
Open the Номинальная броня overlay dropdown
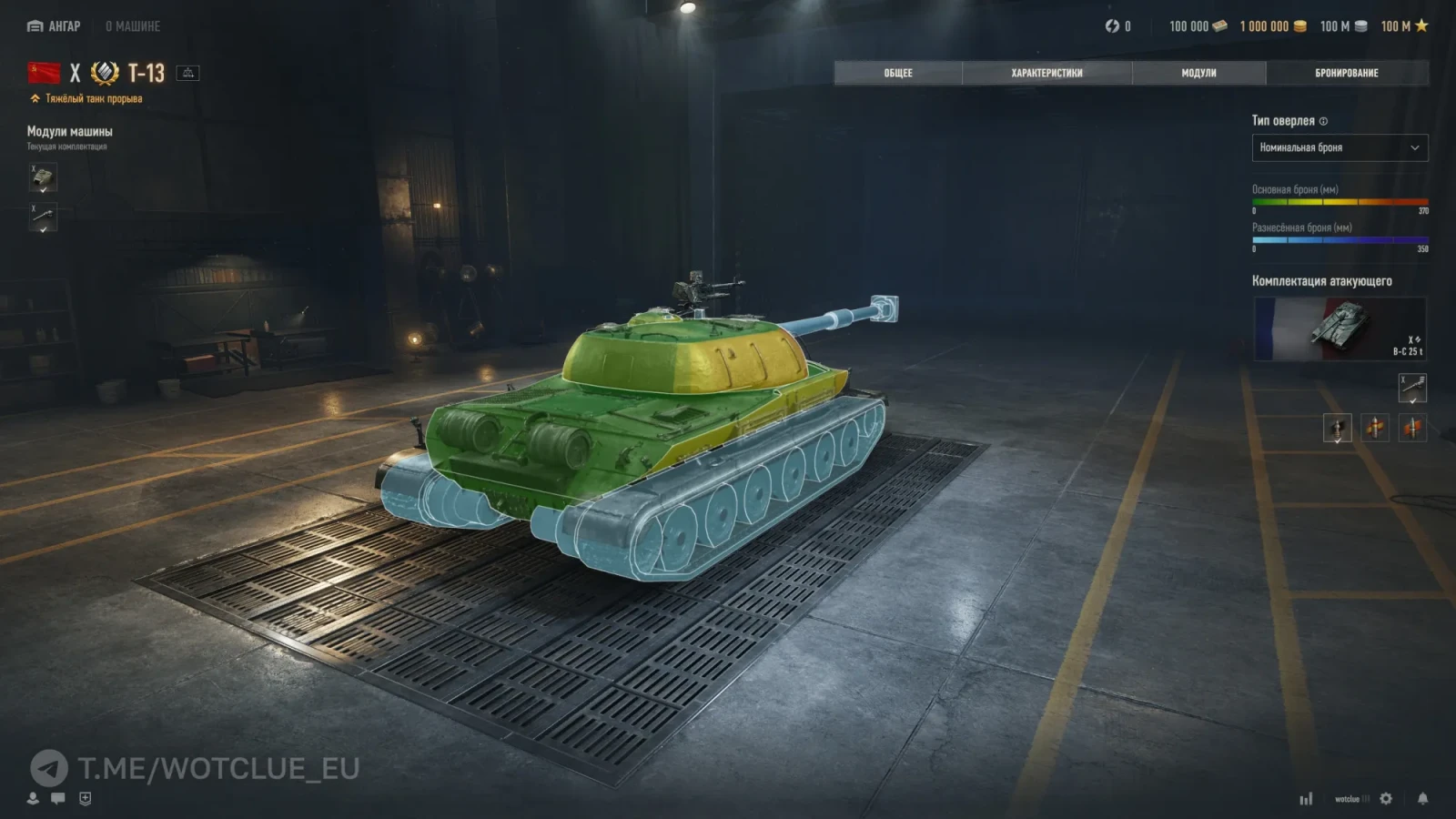pyautogui.click(x=1340, y=147)
